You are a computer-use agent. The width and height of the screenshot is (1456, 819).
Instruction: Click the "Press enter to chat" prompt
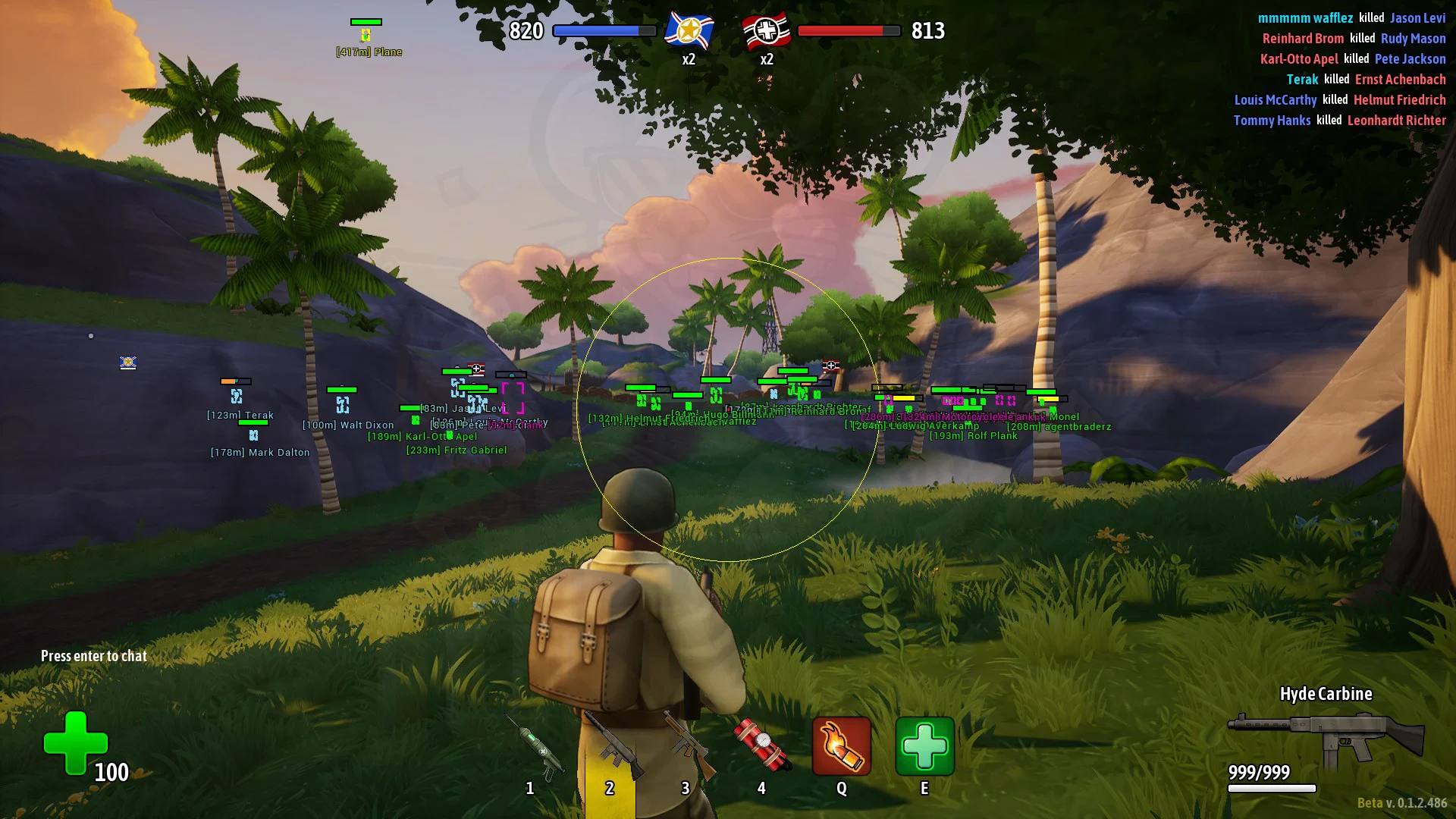click(x=94, y=656)
